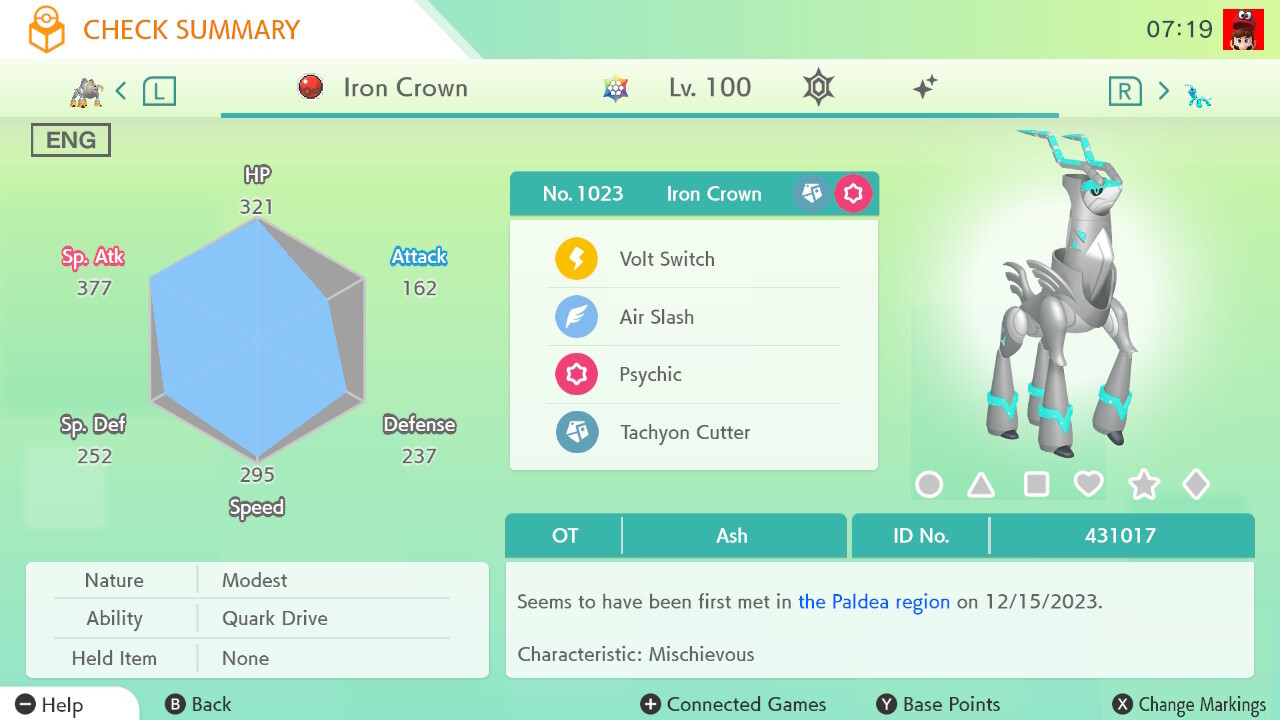This screenshot has height=720, width=1280.
Task: Open Change Markings option
Action: pyautogui.click(x=1190, y=704)
